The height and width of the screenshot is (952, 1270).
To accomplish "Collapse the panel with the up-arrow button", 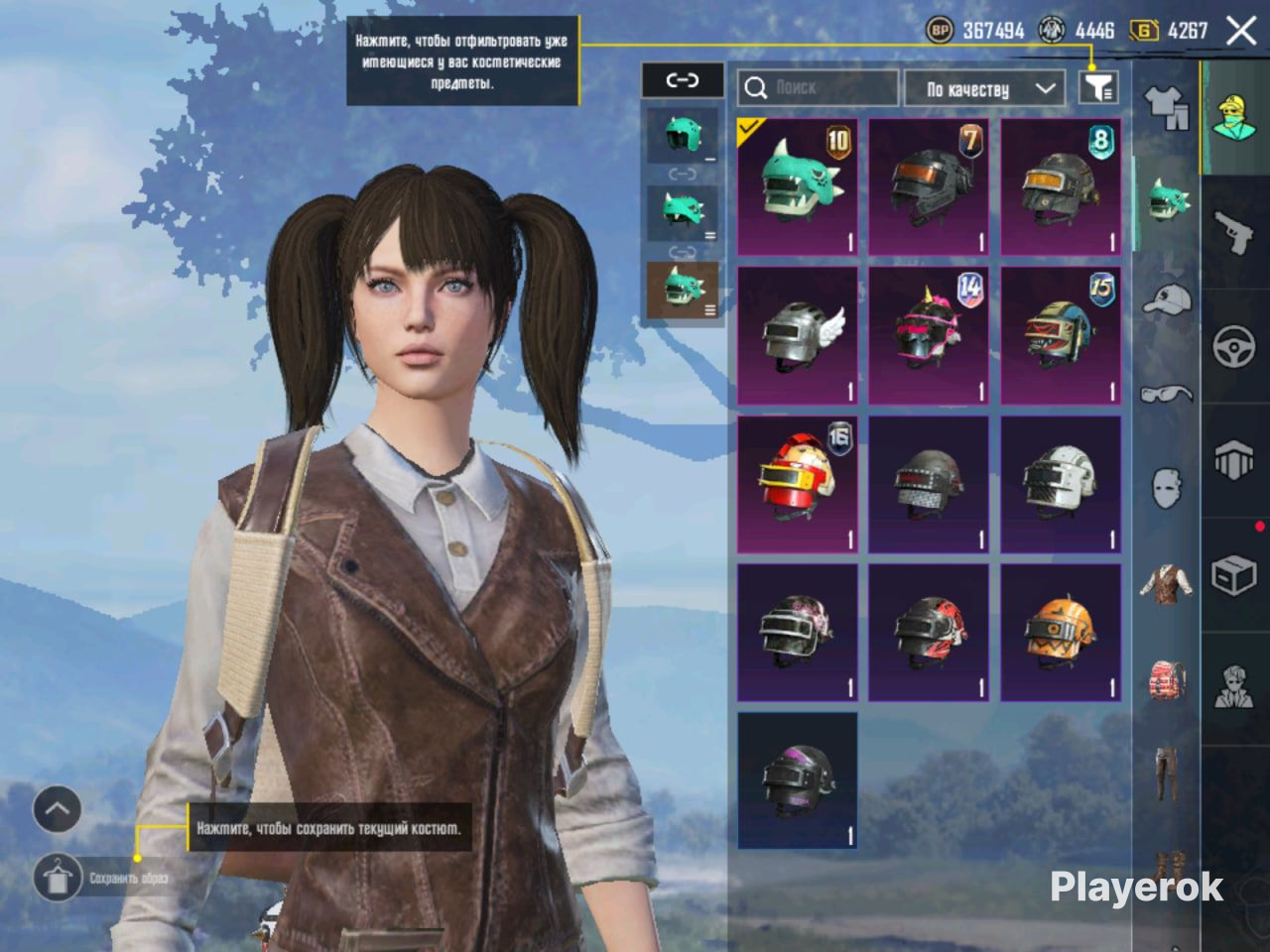I will pyautogui.click(x=58, y=809).
